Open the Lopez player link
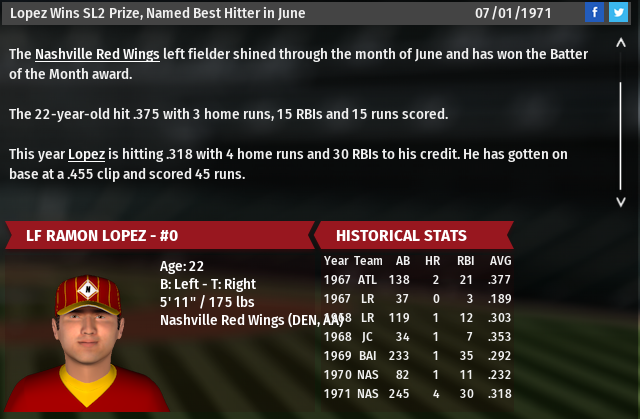The width and height of the screenshot is (640, 419). pos(86,155)
